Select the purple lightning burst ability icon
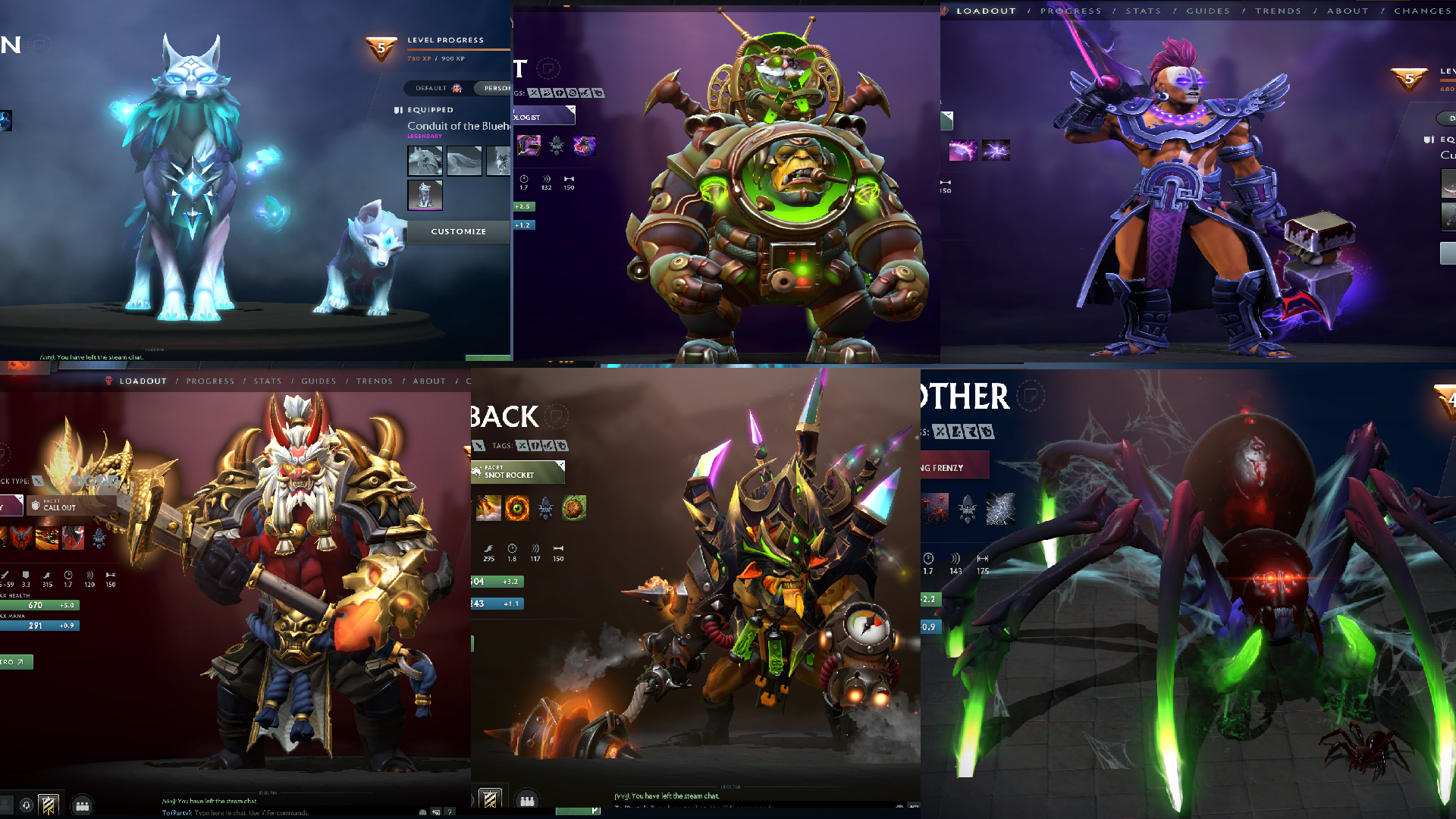 pyautogui.click(x=996, y=150)
